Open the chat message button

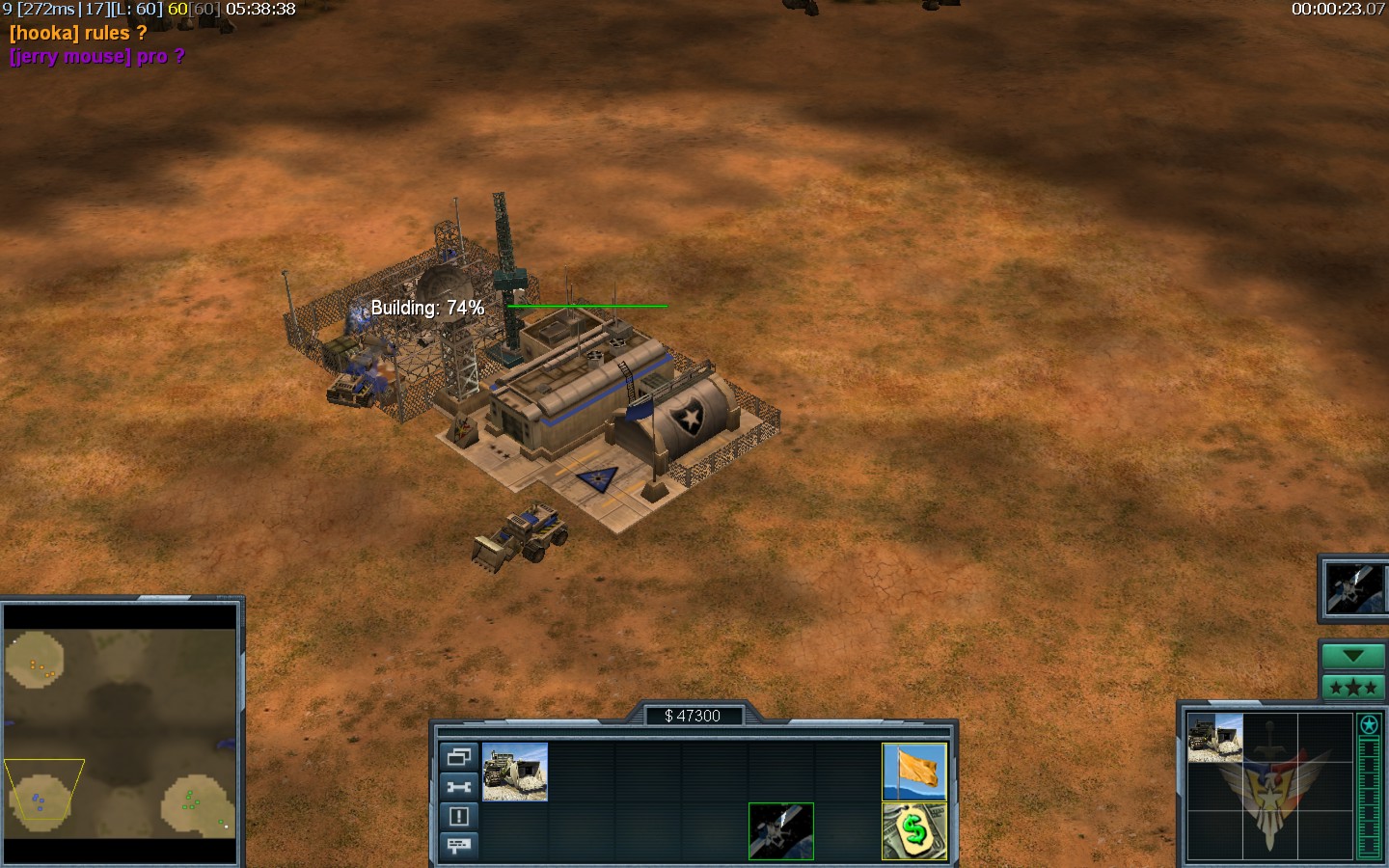459,846
